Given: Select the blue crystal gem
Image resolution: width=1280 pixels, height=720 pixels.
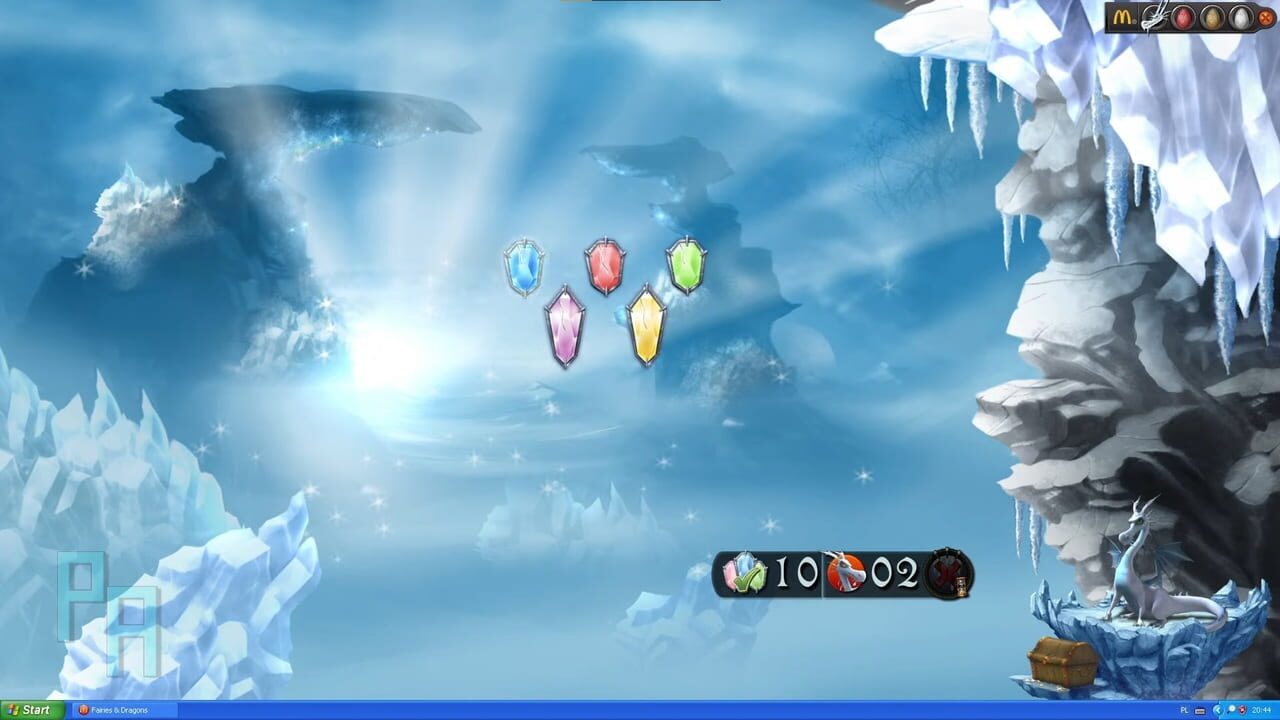Looking at the screenshot, I should point(524,264).
